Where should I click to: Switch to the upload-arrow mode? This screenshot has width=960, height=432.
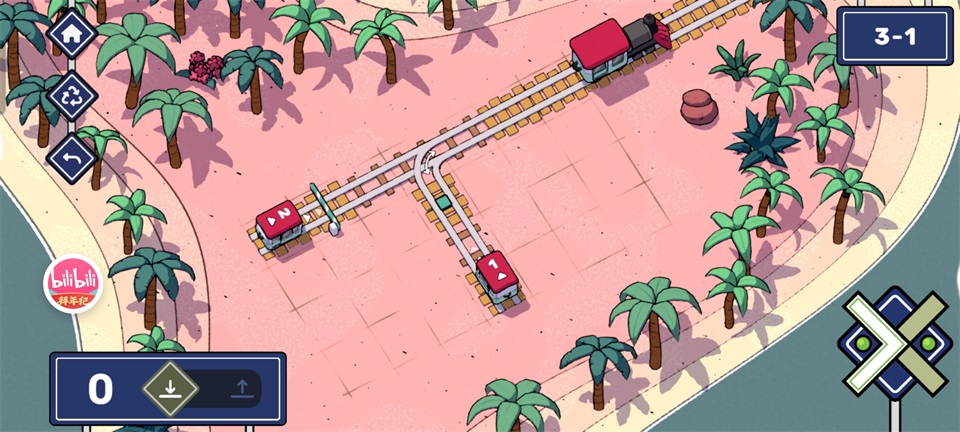pyautogui.click(x=240, y=388)
